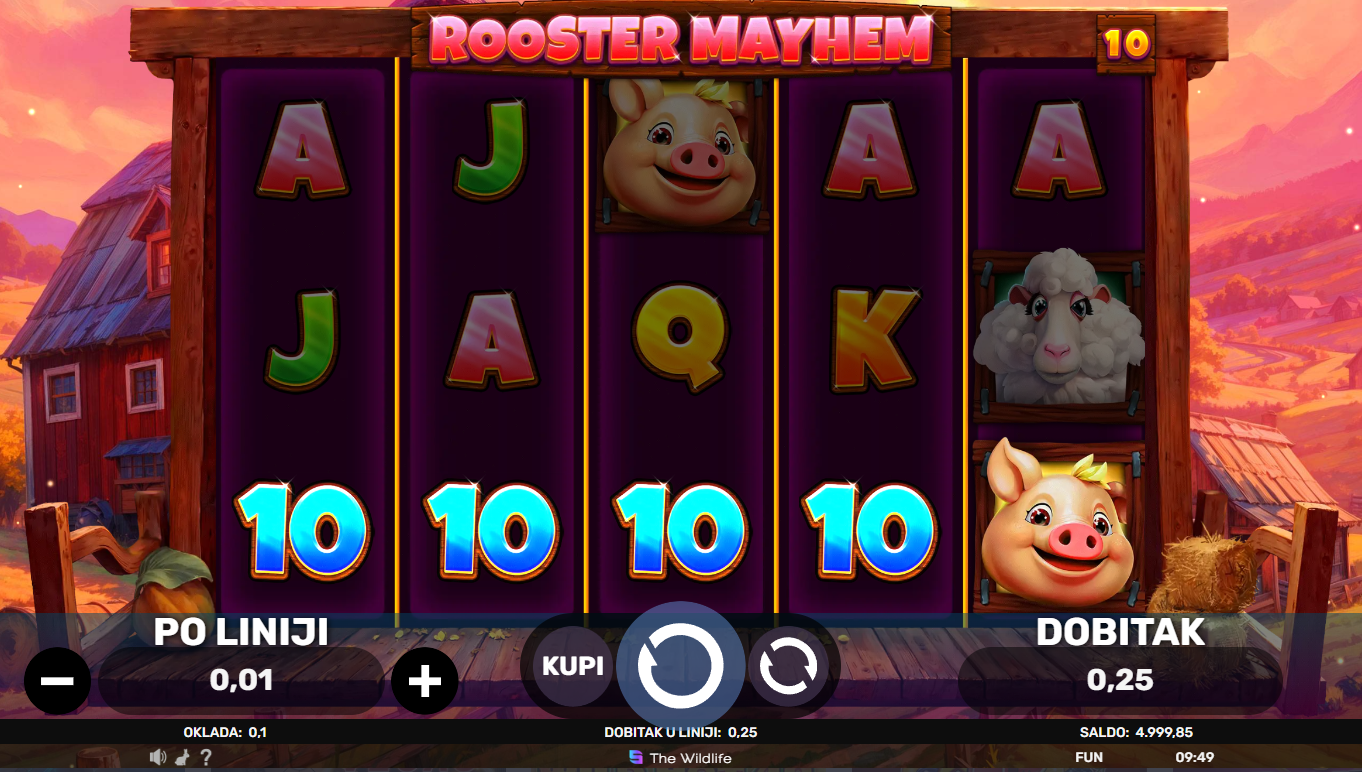
Task: Increase the bet per line with plus
Action: coord(425,680)
